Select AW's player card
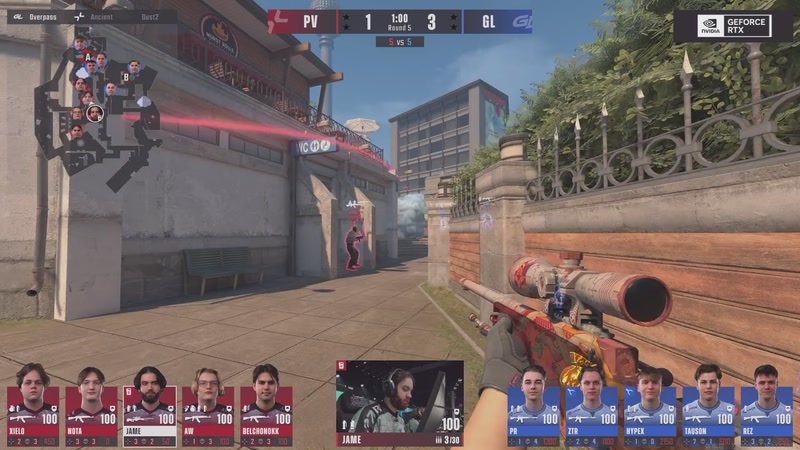The height and width of the screenshot is (450, 800). coord(208,403)
